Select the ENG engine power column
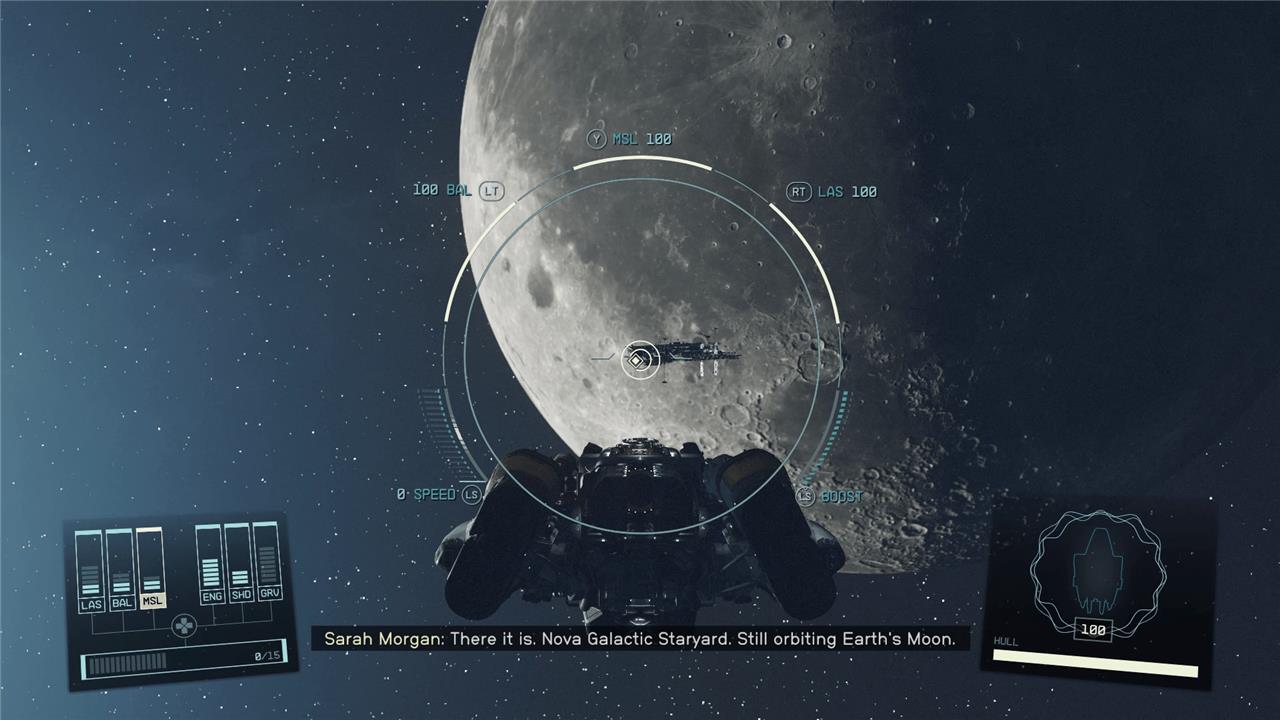 click(211, 565)
